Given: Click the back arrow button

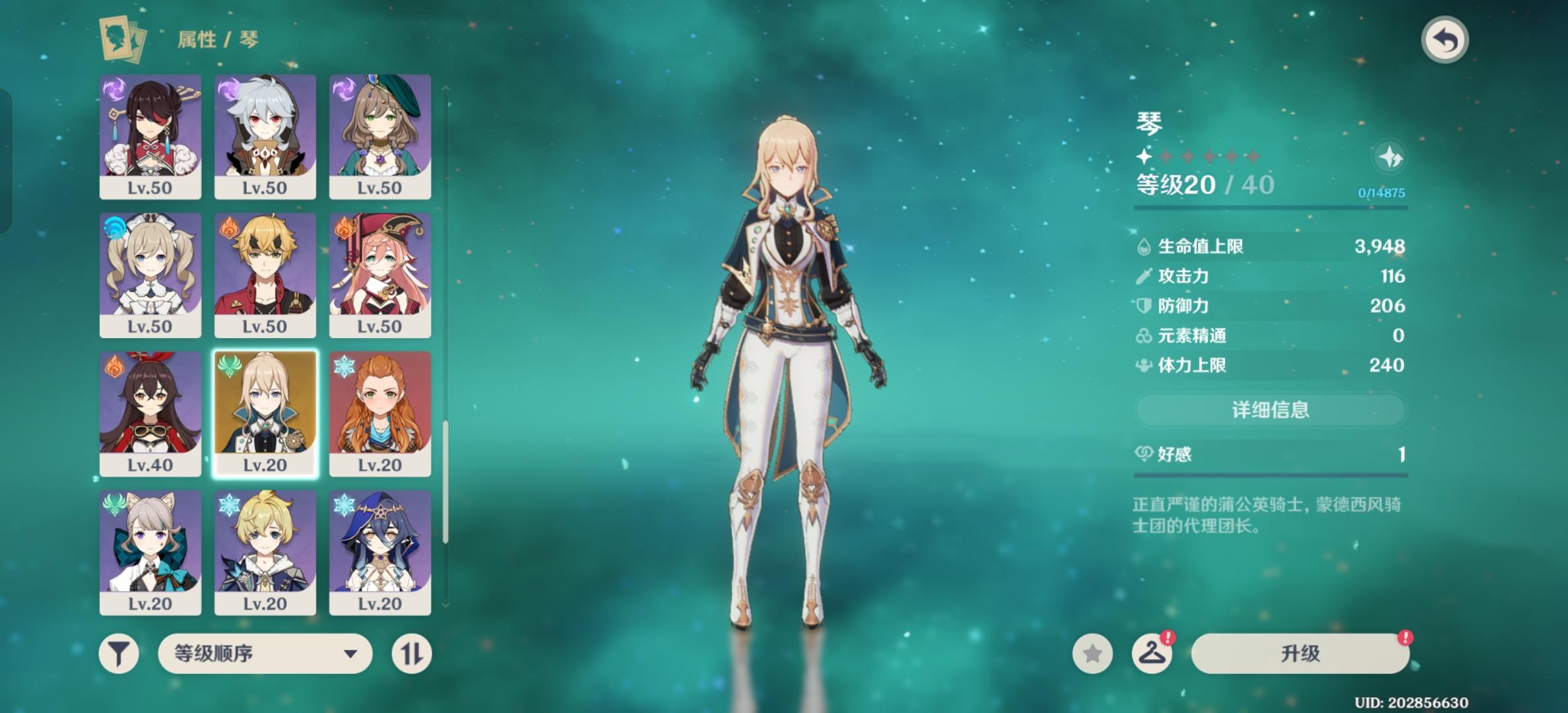Looking at the screenshot, I should [1444, 40].
